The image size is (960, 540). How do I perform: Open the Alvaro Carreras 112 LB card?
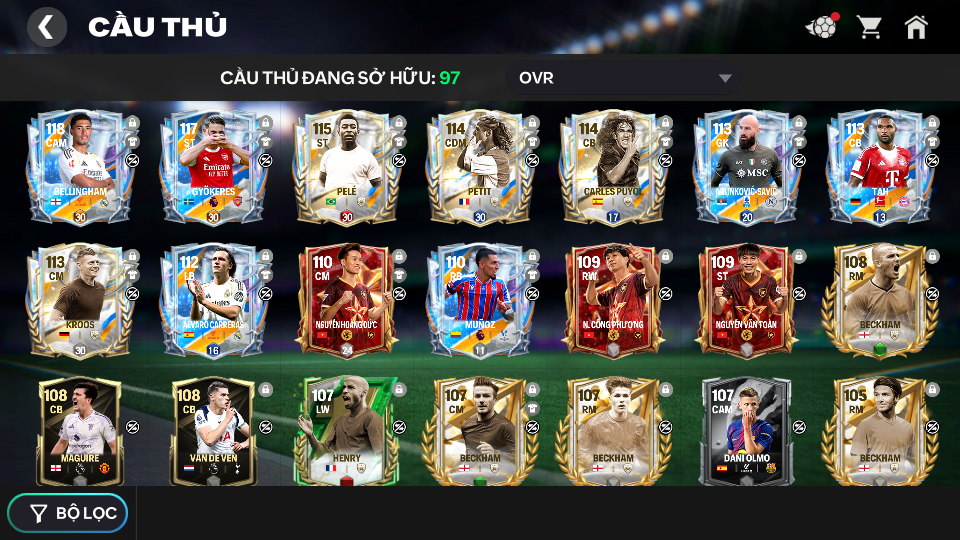(210, 300)
